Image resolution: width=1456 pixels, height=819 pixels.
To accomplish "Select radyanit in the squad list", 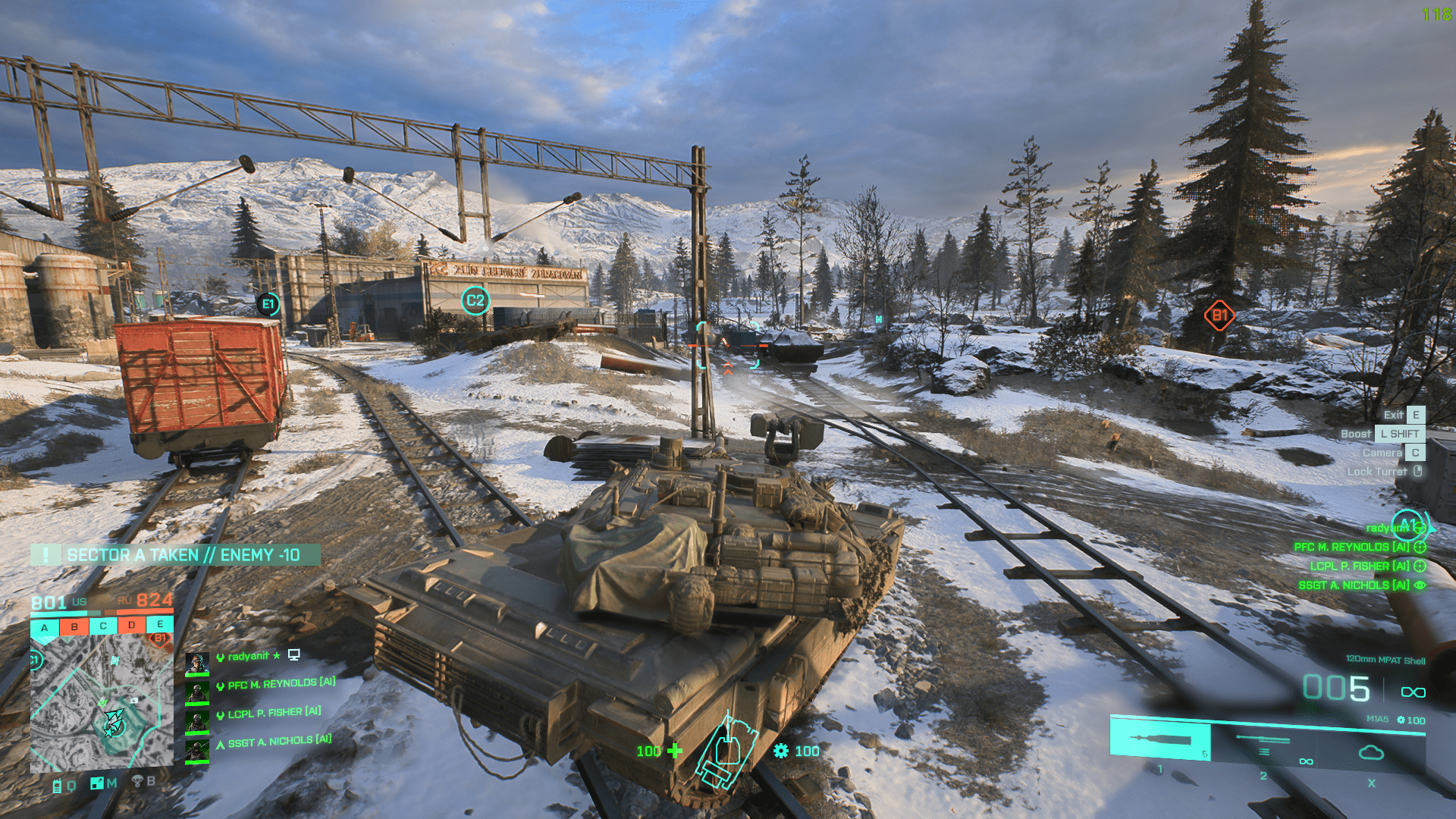I will coord(248,657).
